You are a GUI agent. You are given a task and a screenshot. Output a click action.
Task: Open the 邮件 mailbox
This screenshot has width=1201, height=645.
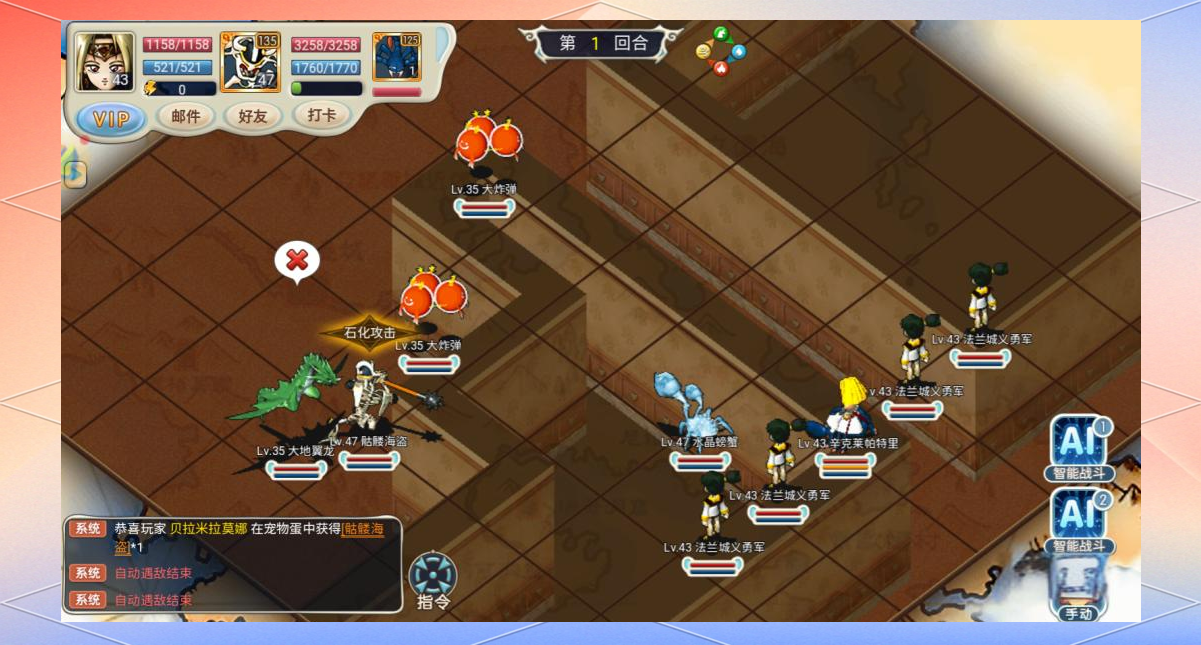pyautogui.click(x=186, y=116)
